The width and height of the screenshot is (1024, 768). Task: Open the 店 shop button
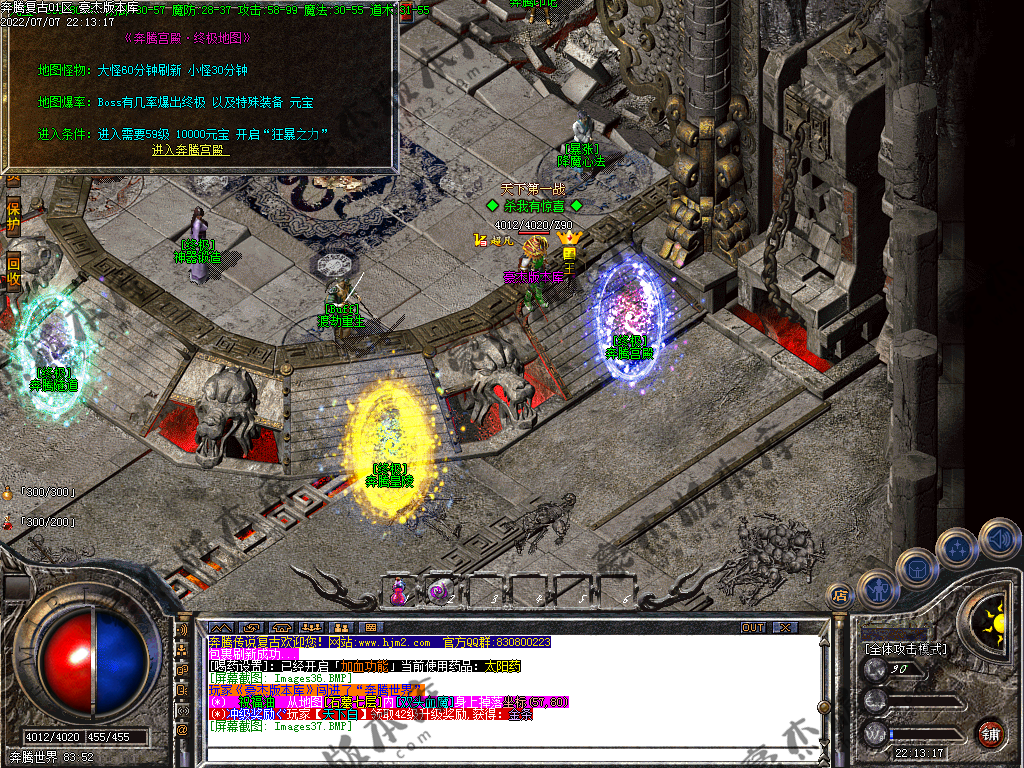[x=840, y=597]
